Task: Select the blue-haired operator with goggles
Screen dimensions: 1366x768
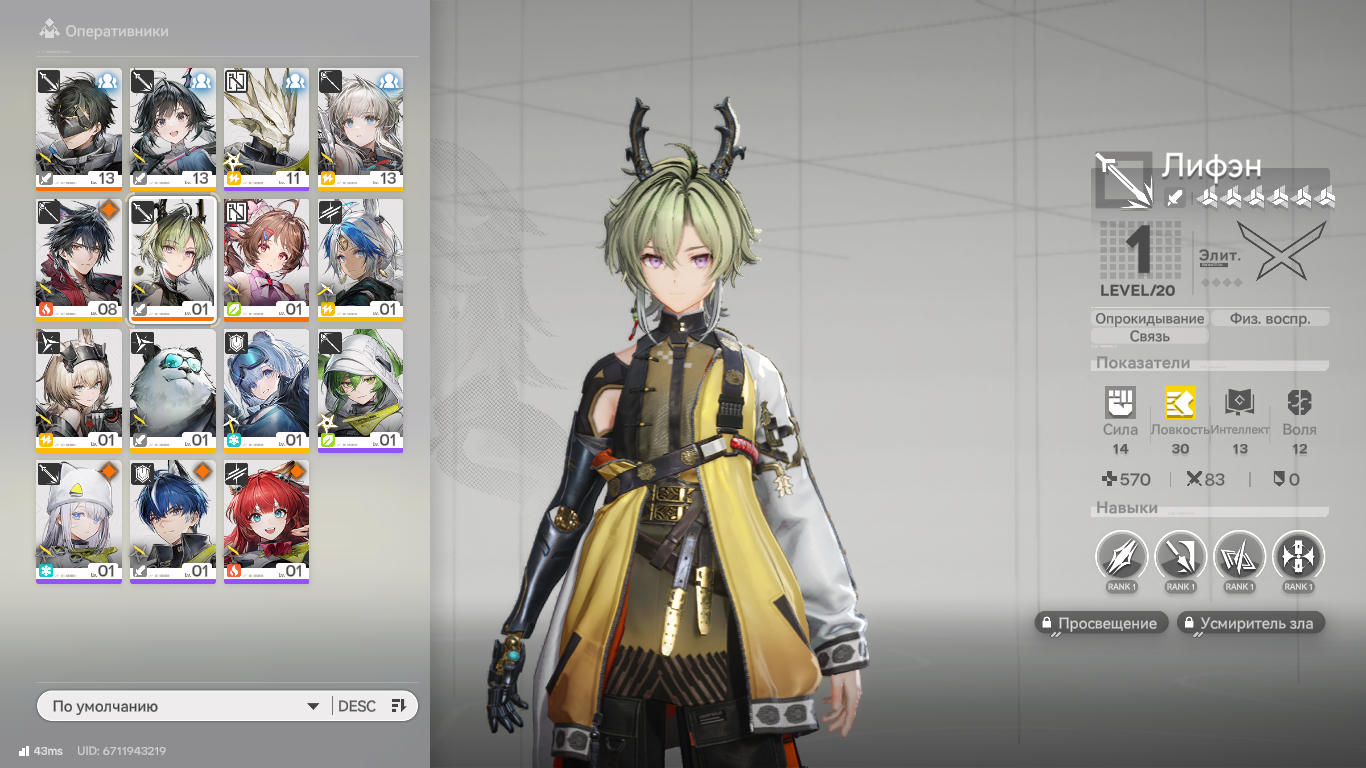Action: 267,389
